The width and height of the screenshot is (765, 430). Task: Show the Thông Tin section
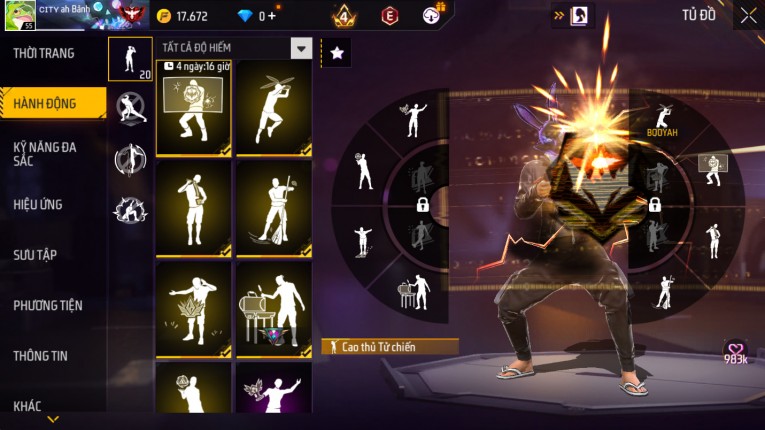click(41, 355)
